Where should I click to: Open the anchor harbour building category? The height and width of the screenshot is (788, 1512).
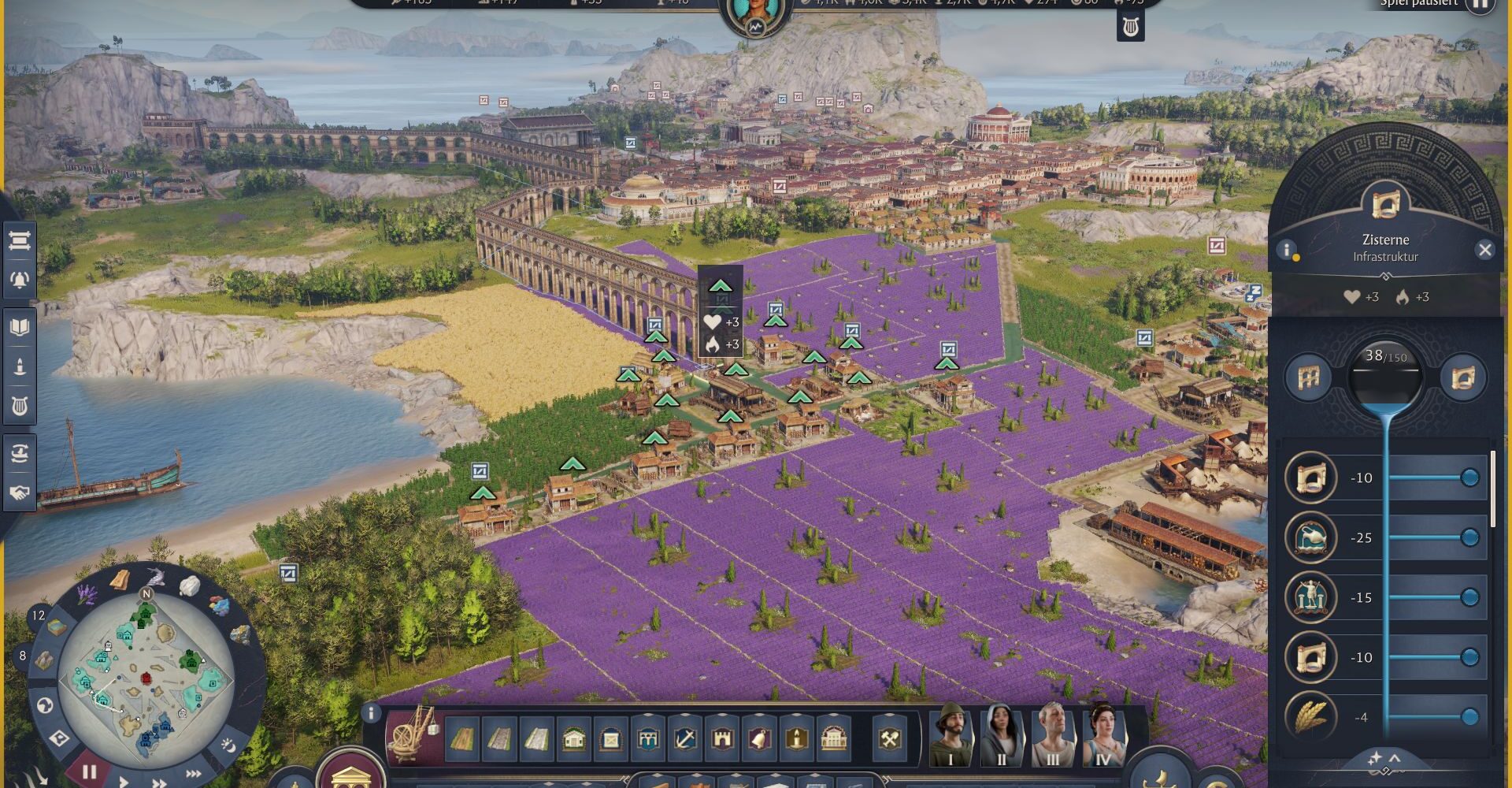coord(684,739)
